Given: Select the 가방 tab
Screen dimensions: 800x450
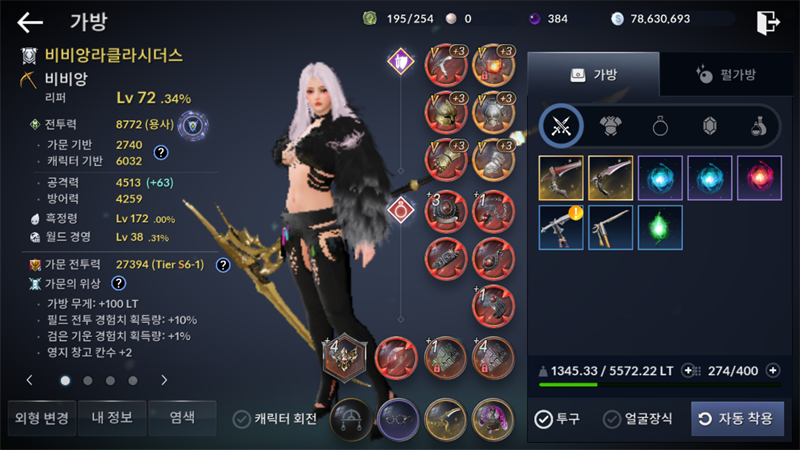Looking at the screenshot, I should pos(593,74).
